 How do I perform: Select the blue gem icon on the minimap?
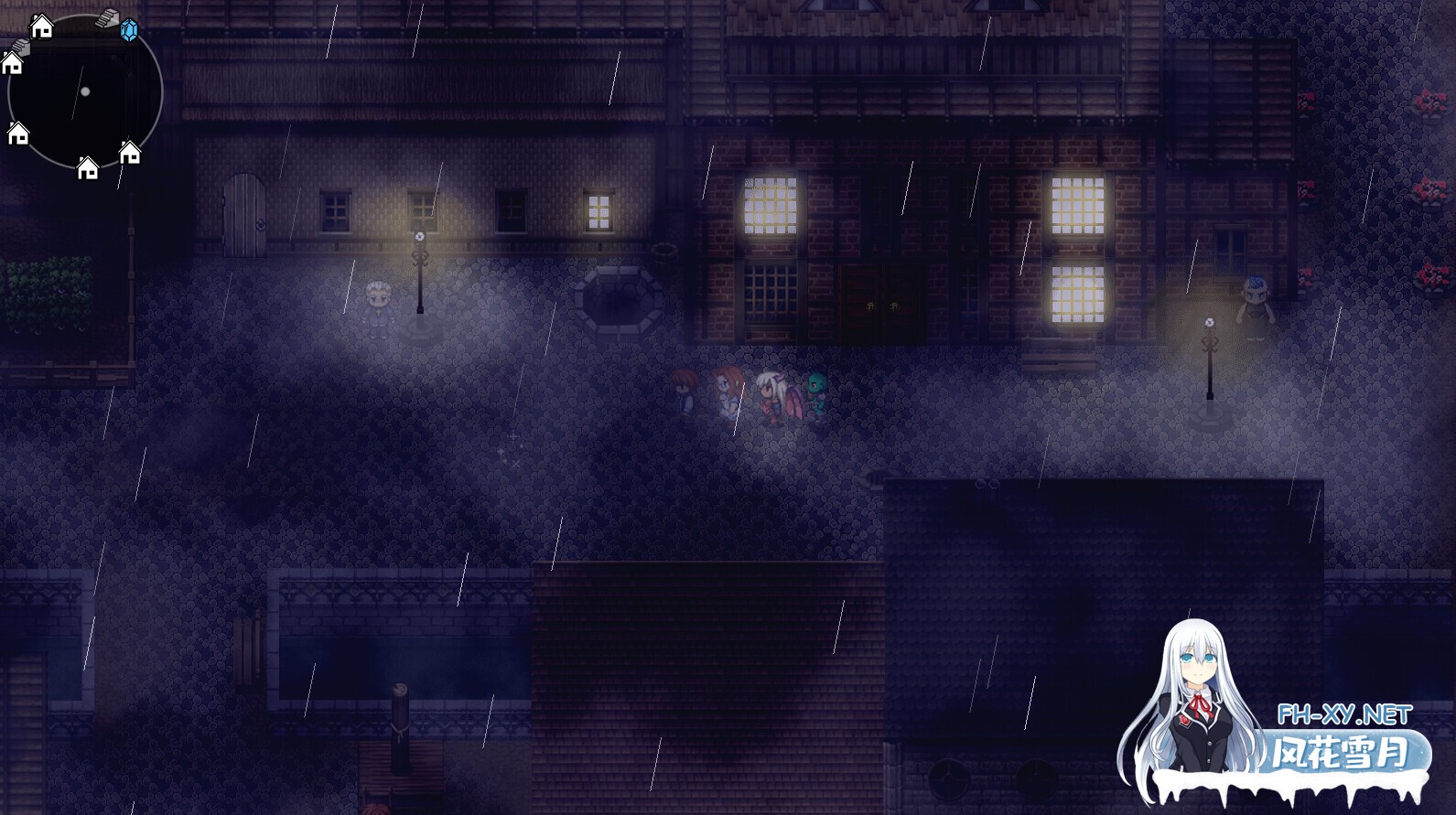(129, 29)
